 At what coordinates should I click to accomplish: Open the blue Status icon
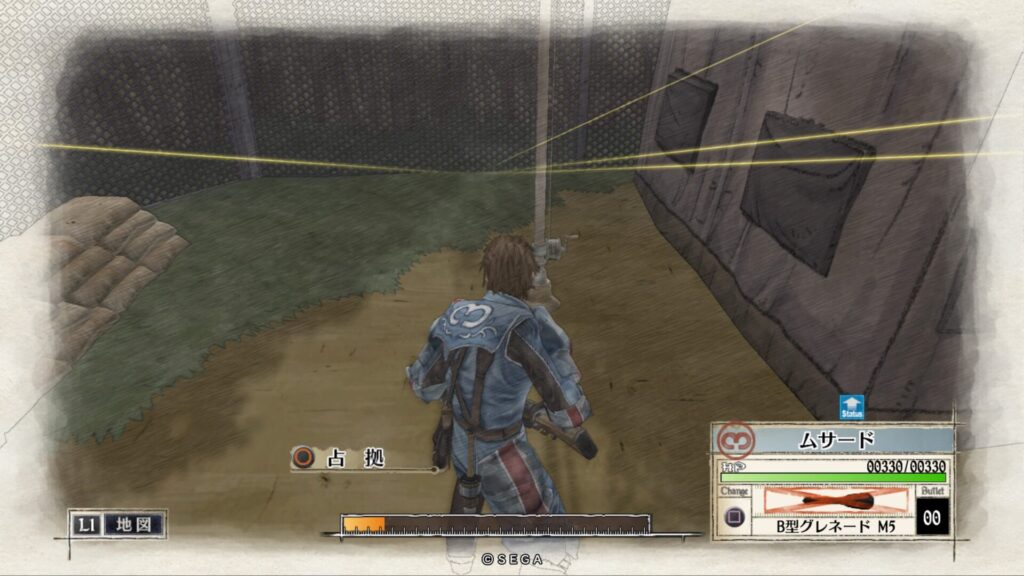tap(852, 407)
